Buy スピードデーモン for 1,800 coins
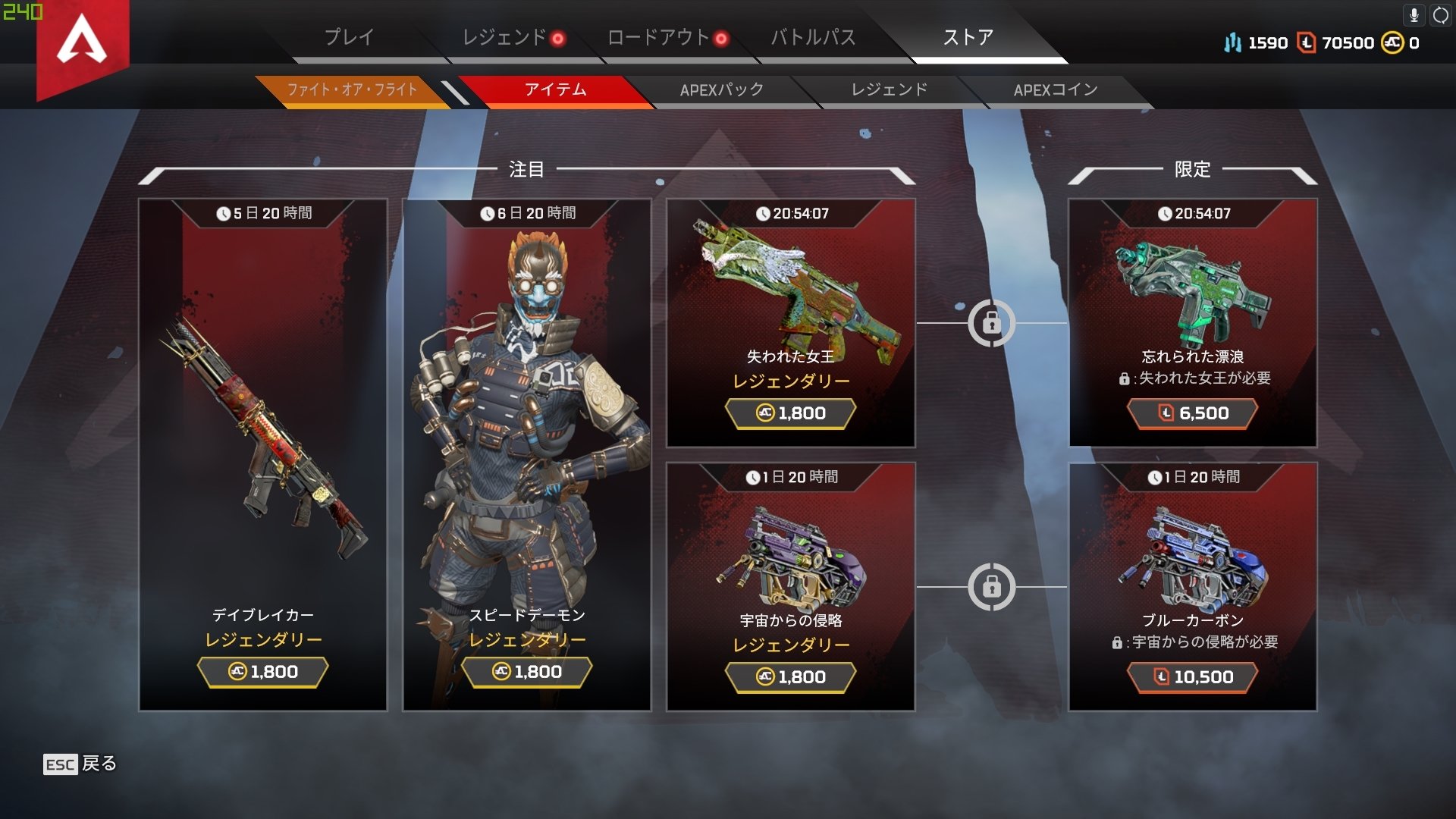The height and width of the screenshot is (819, 1456). [x=526, y=671]
